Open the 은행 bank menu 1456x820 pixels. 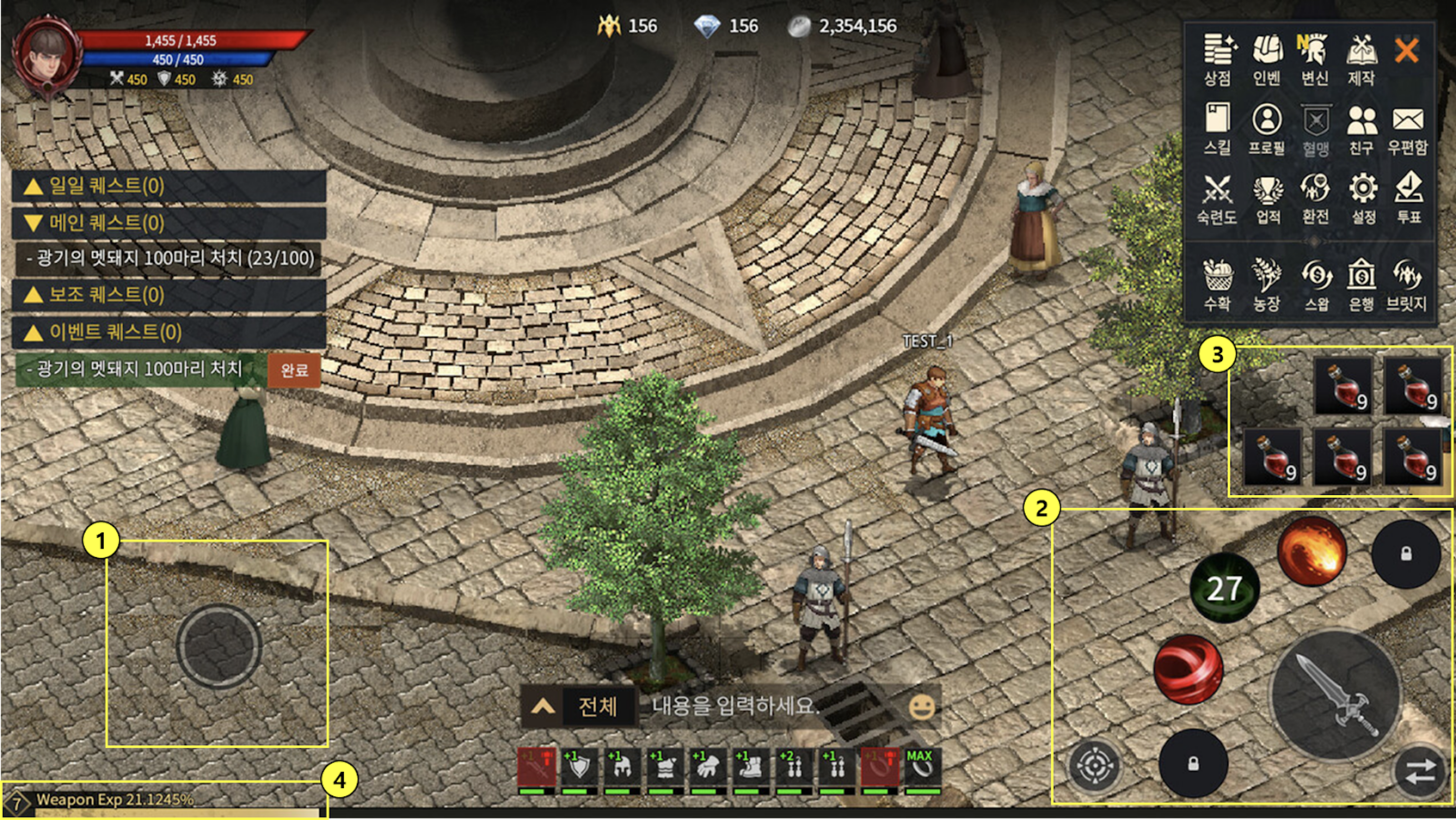pyautogui.click(x=1361, y=284)
